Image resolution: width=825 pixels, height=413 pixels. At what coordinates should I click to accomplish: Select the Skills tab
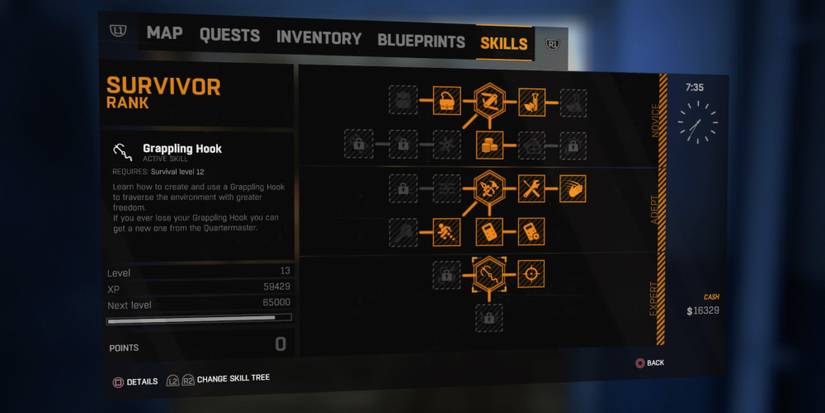pyautogui.click(x=504, y=43)
